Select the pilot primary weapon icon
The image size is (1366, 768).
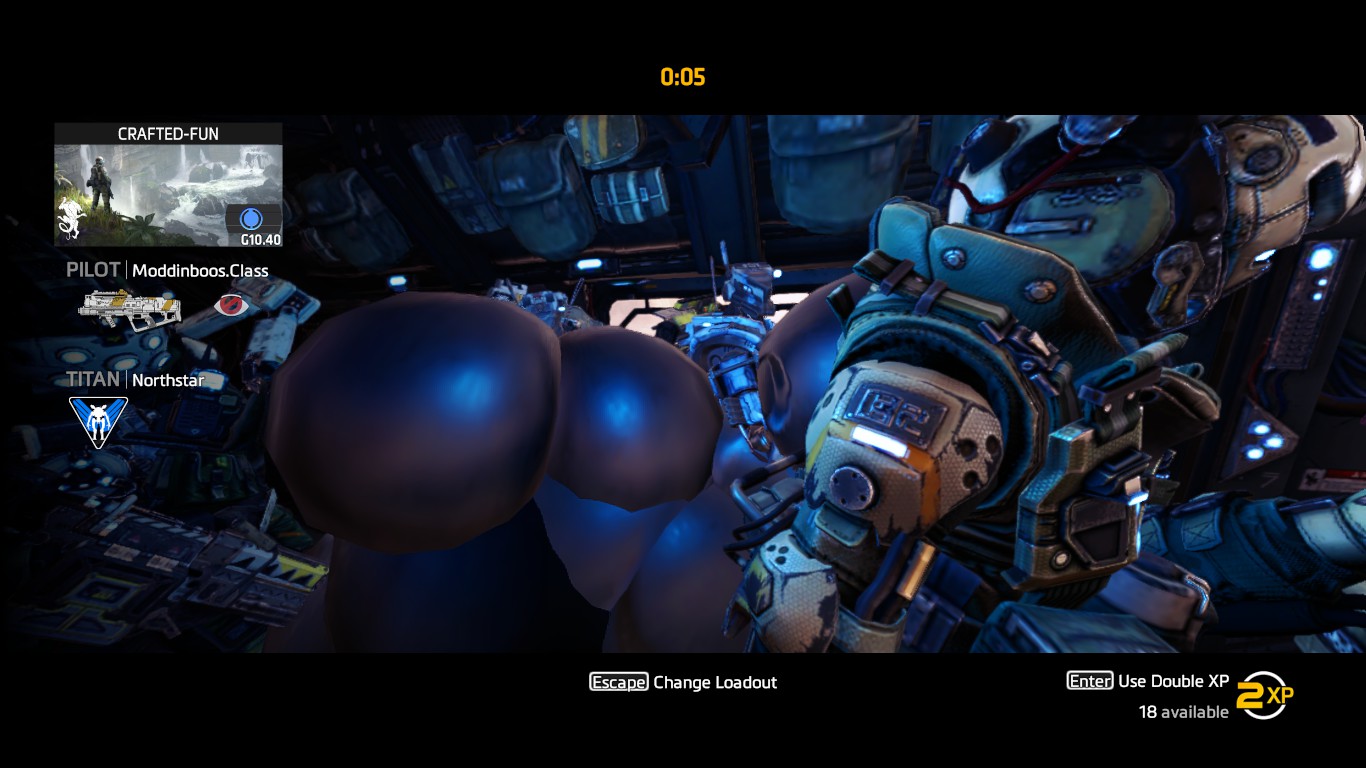(130, 308)
